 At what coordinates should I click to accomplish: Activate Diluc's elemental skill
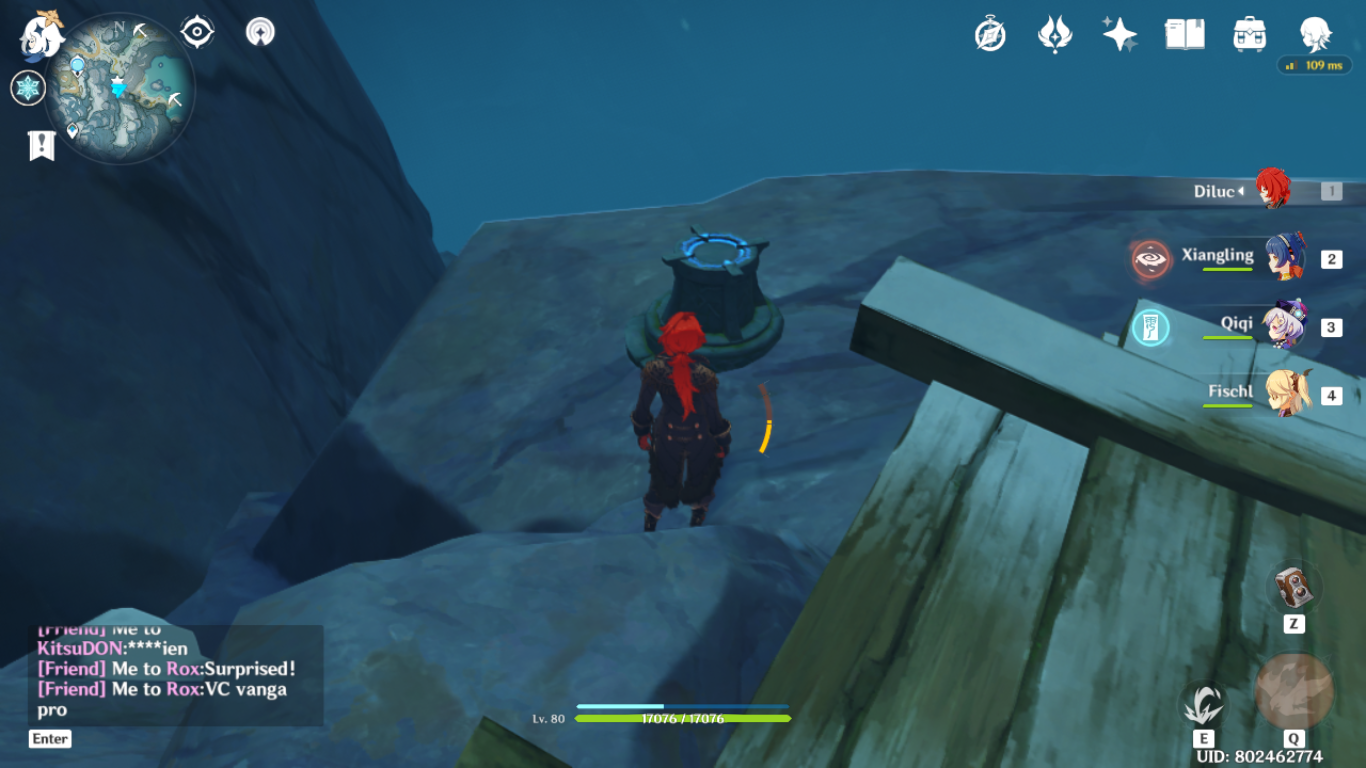pos(1203,704)
